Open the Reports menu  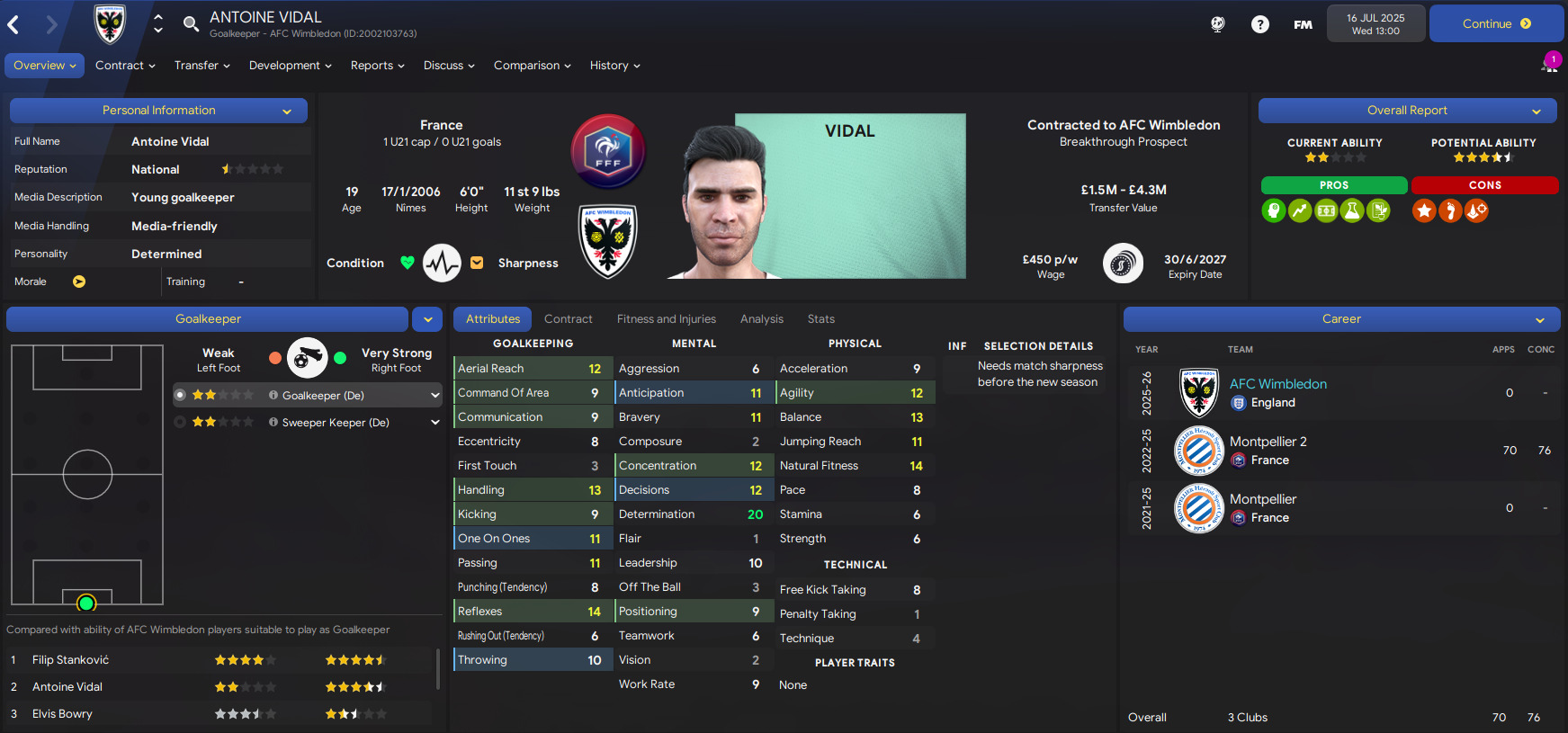pos(377,66)
